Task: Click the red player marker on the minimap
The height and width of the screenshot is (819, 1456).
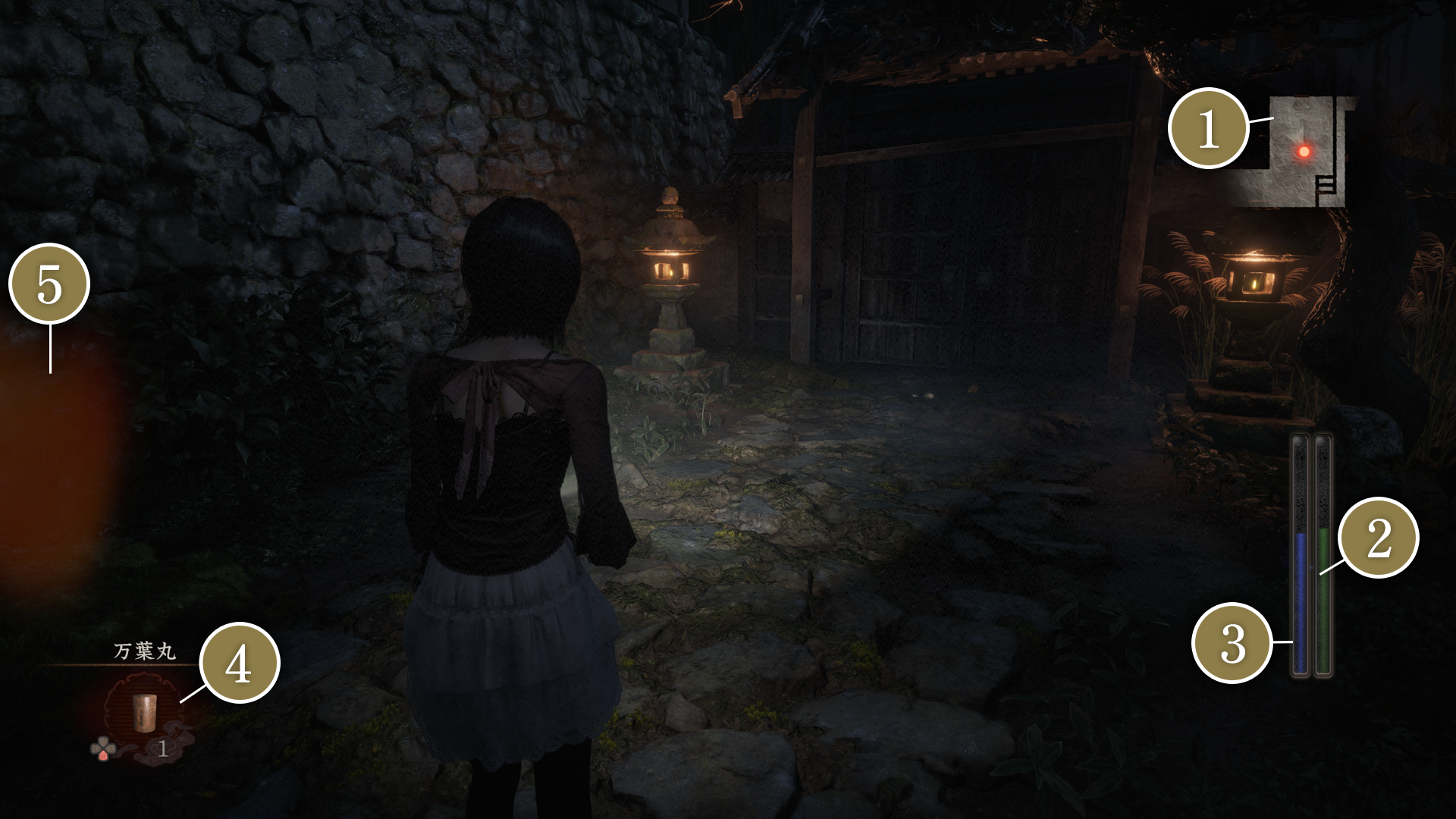Action: pyautogui.click(x=1304, y=151)
